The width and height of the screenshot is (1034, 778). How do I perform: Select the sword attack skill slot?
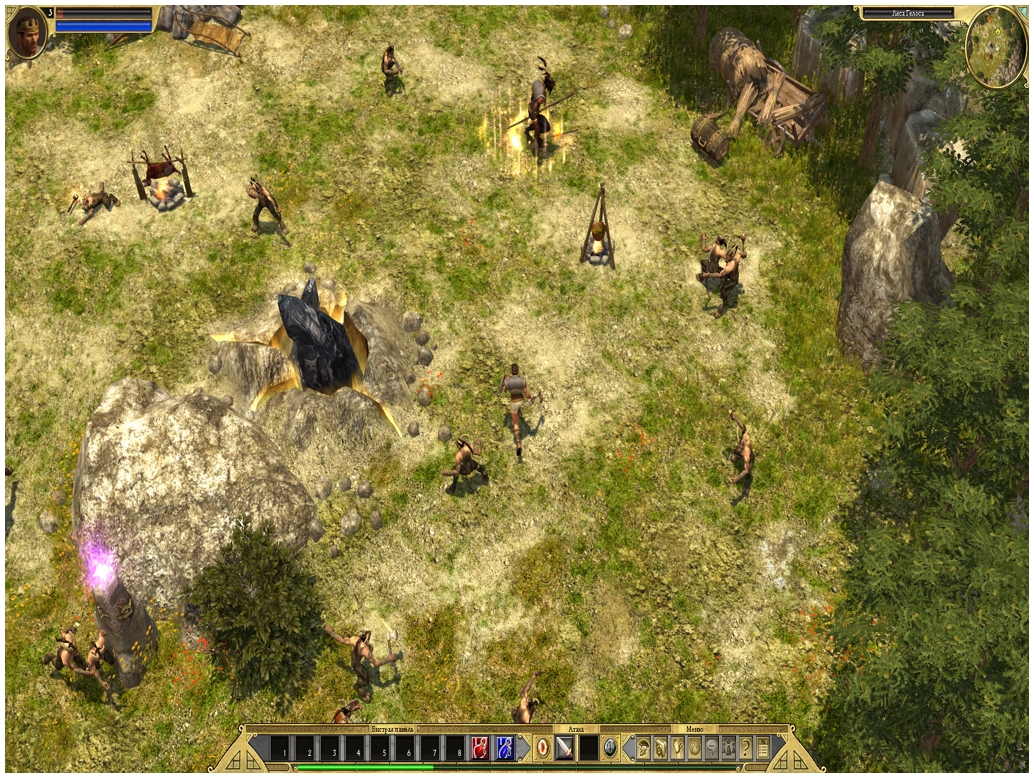565,747
